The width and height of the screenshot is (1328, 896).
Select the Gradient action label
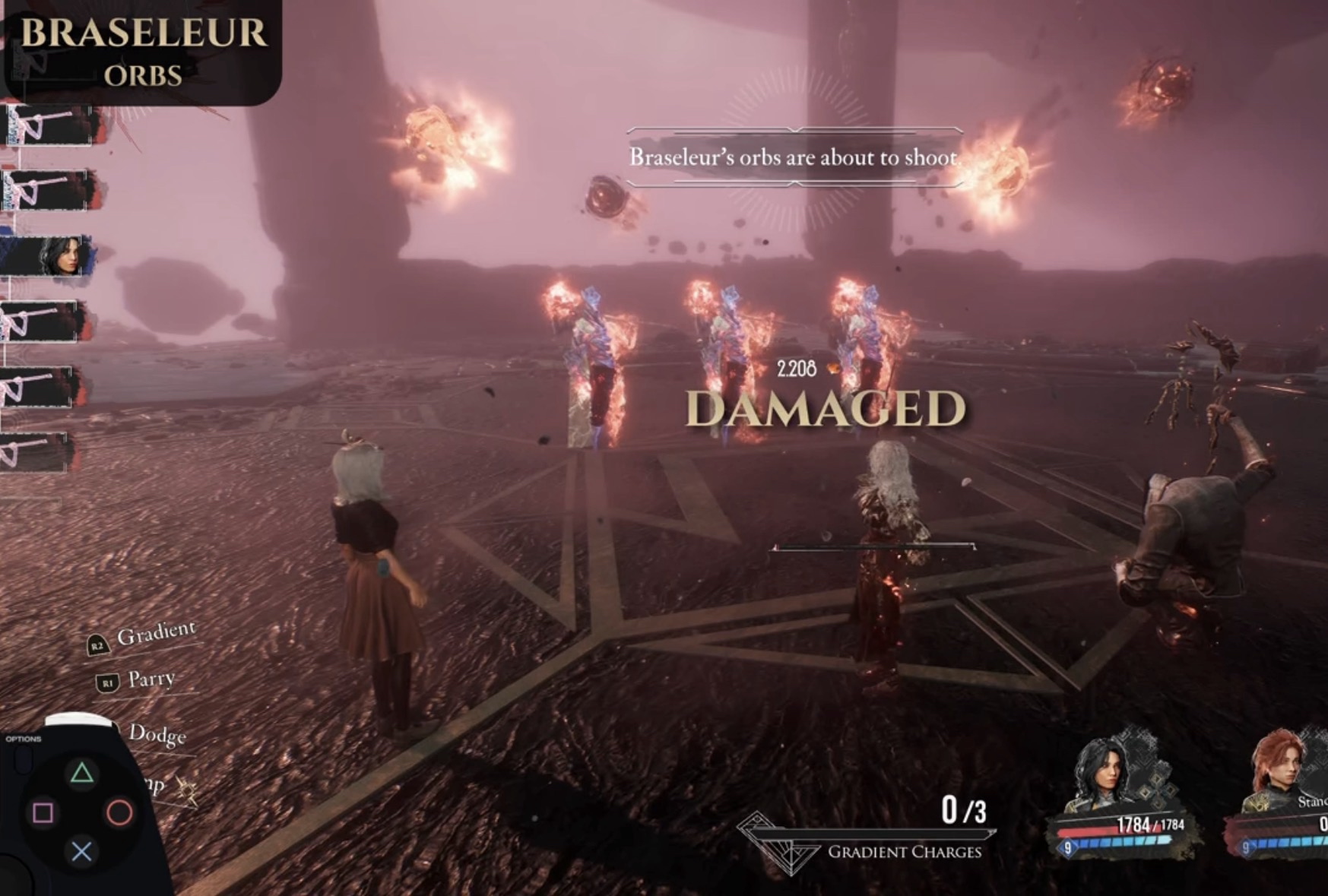[156, 633]
